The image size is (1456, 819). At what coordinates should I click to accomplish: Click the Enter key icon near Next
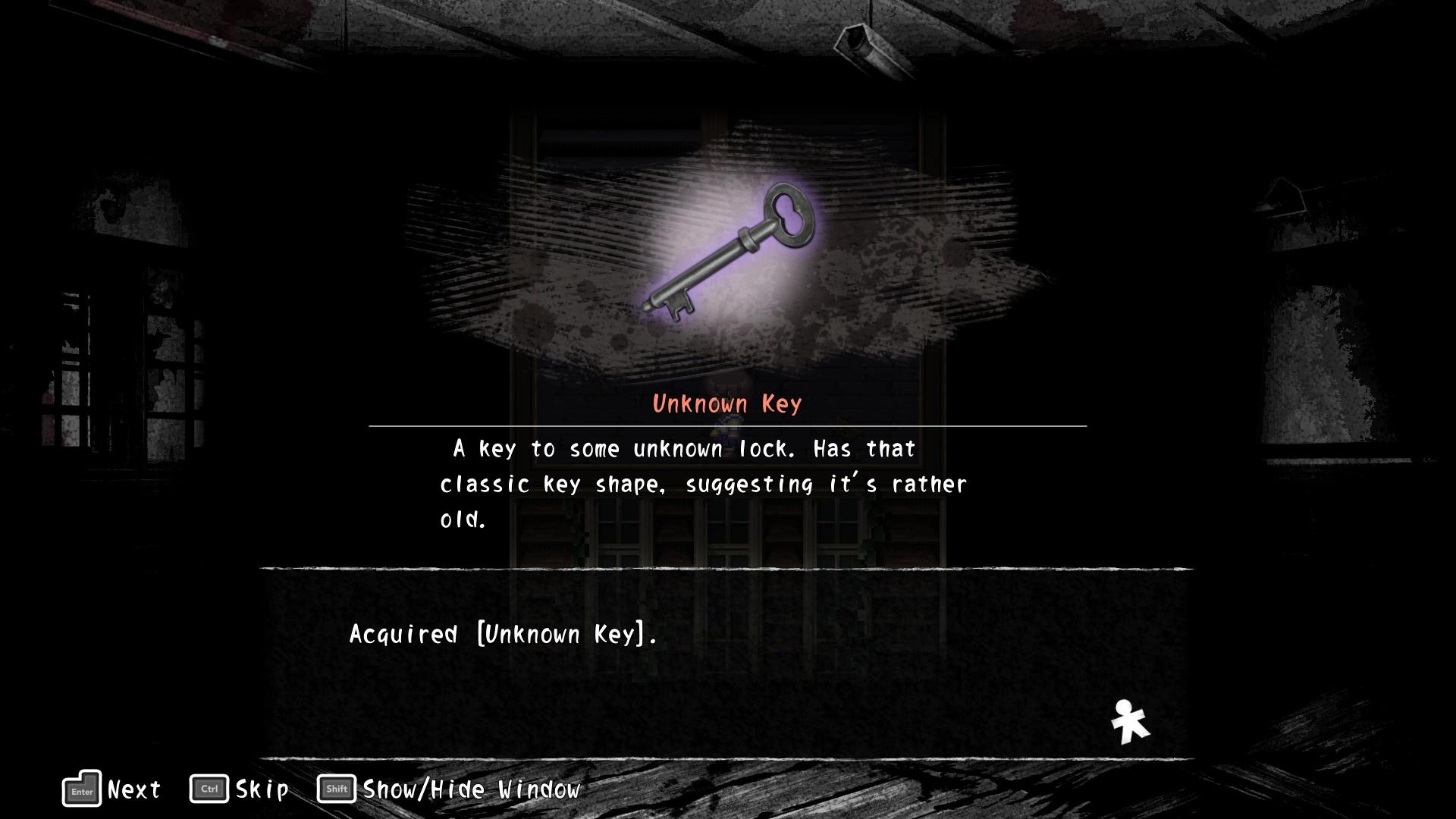tap(80, 789)
